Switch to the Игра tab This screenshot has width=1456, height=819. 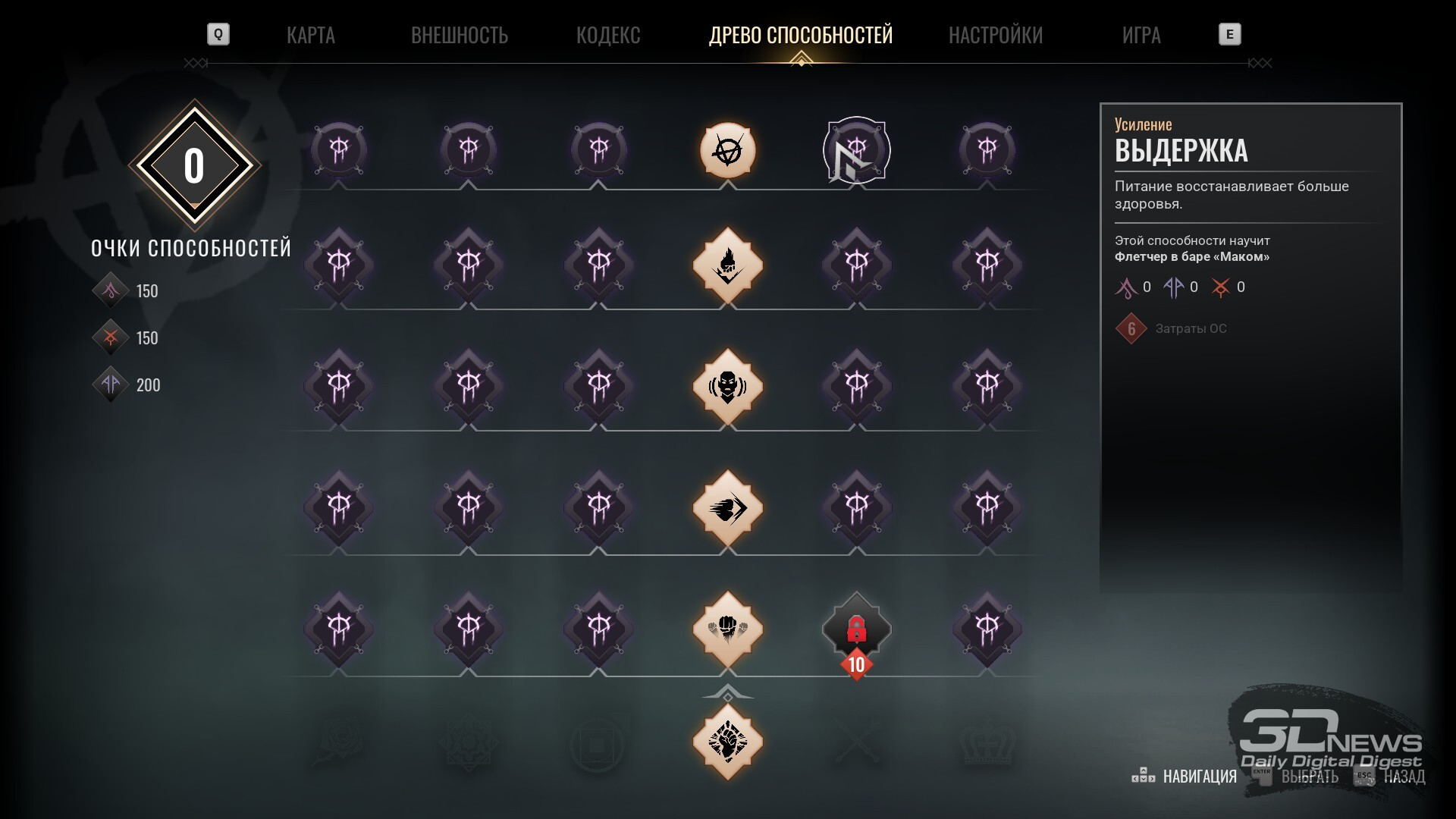(1141, 35)
